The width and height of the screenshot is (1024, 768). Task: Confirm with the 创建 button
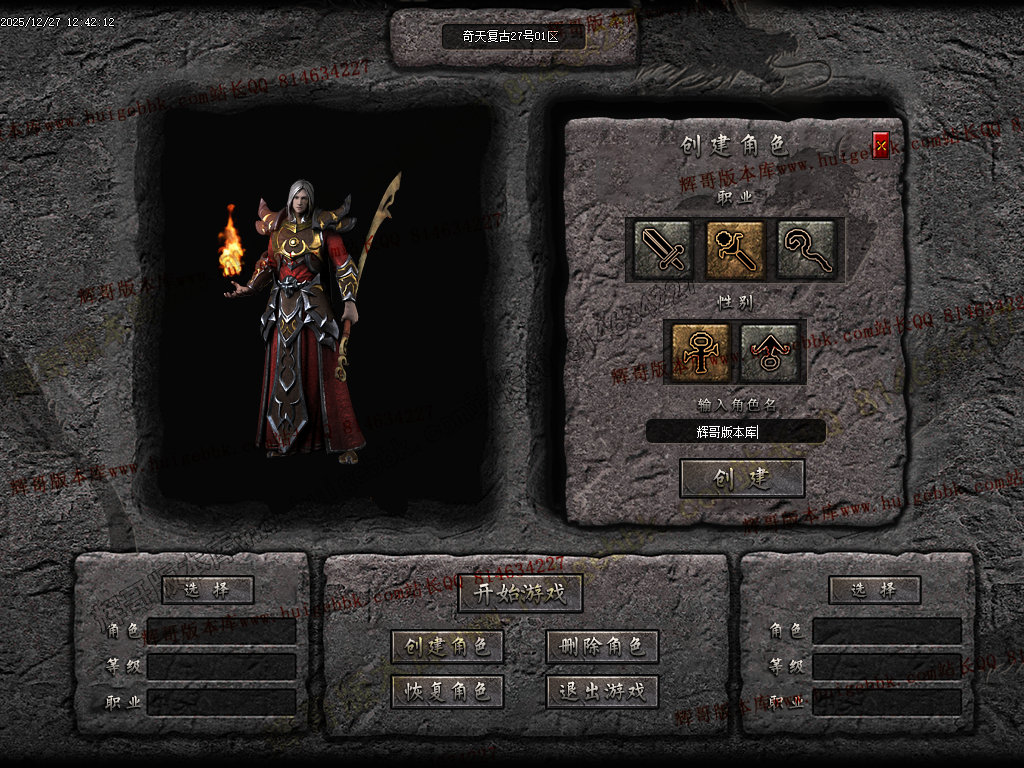742,478
